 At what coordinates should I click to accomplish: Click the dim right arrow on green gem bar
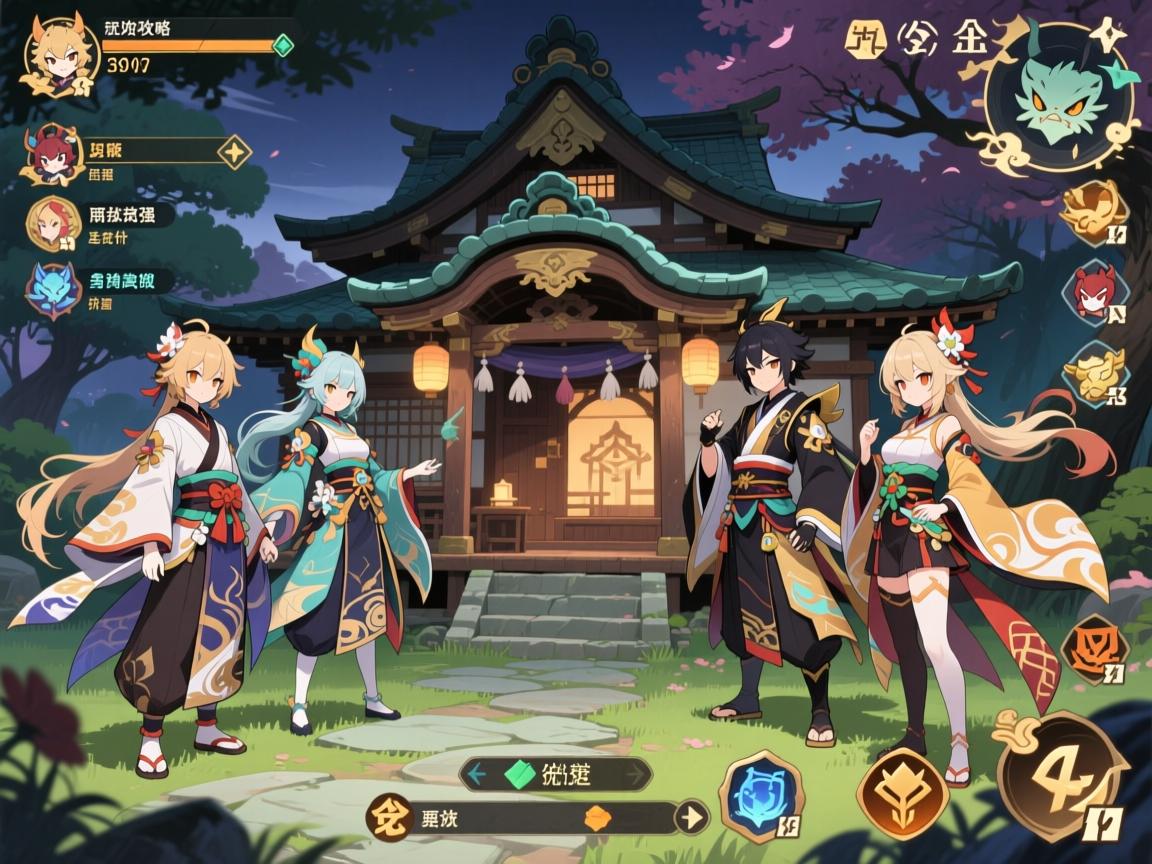pos(633,773)
